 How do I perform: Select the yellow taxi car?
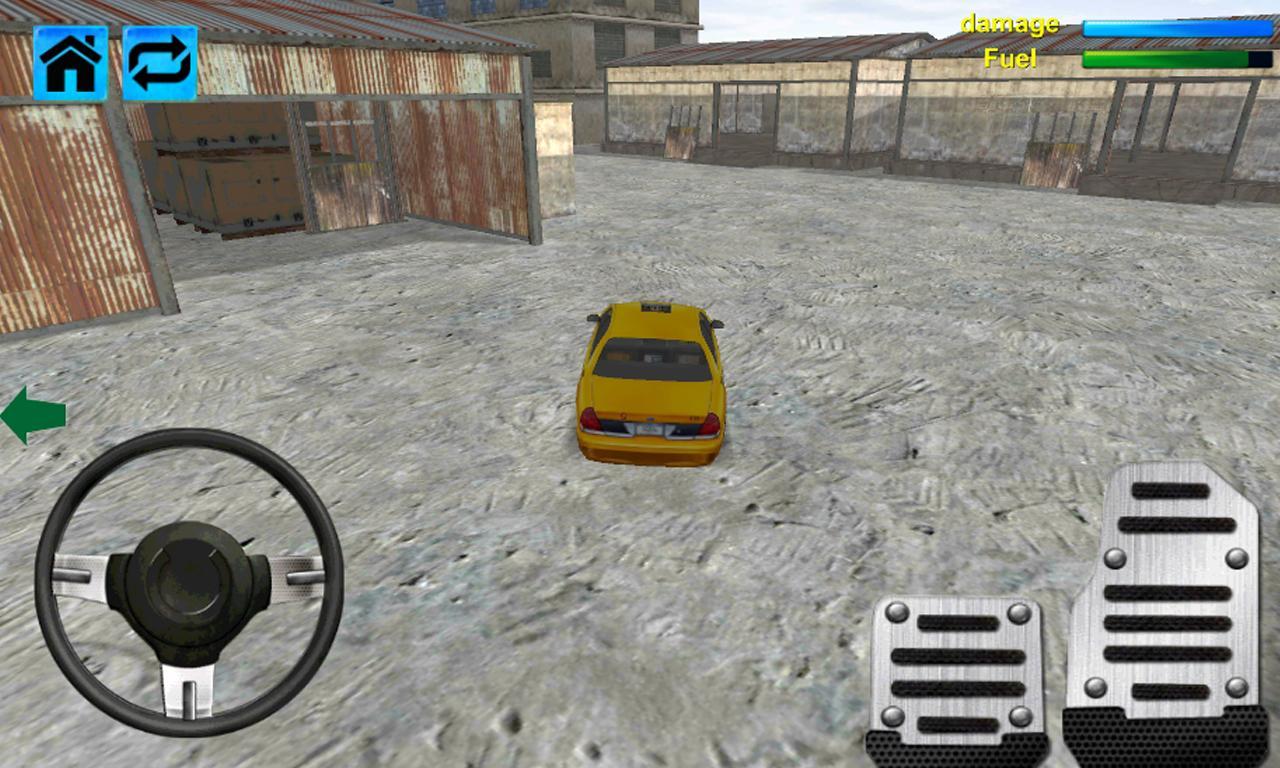click(x=652, y=385)
